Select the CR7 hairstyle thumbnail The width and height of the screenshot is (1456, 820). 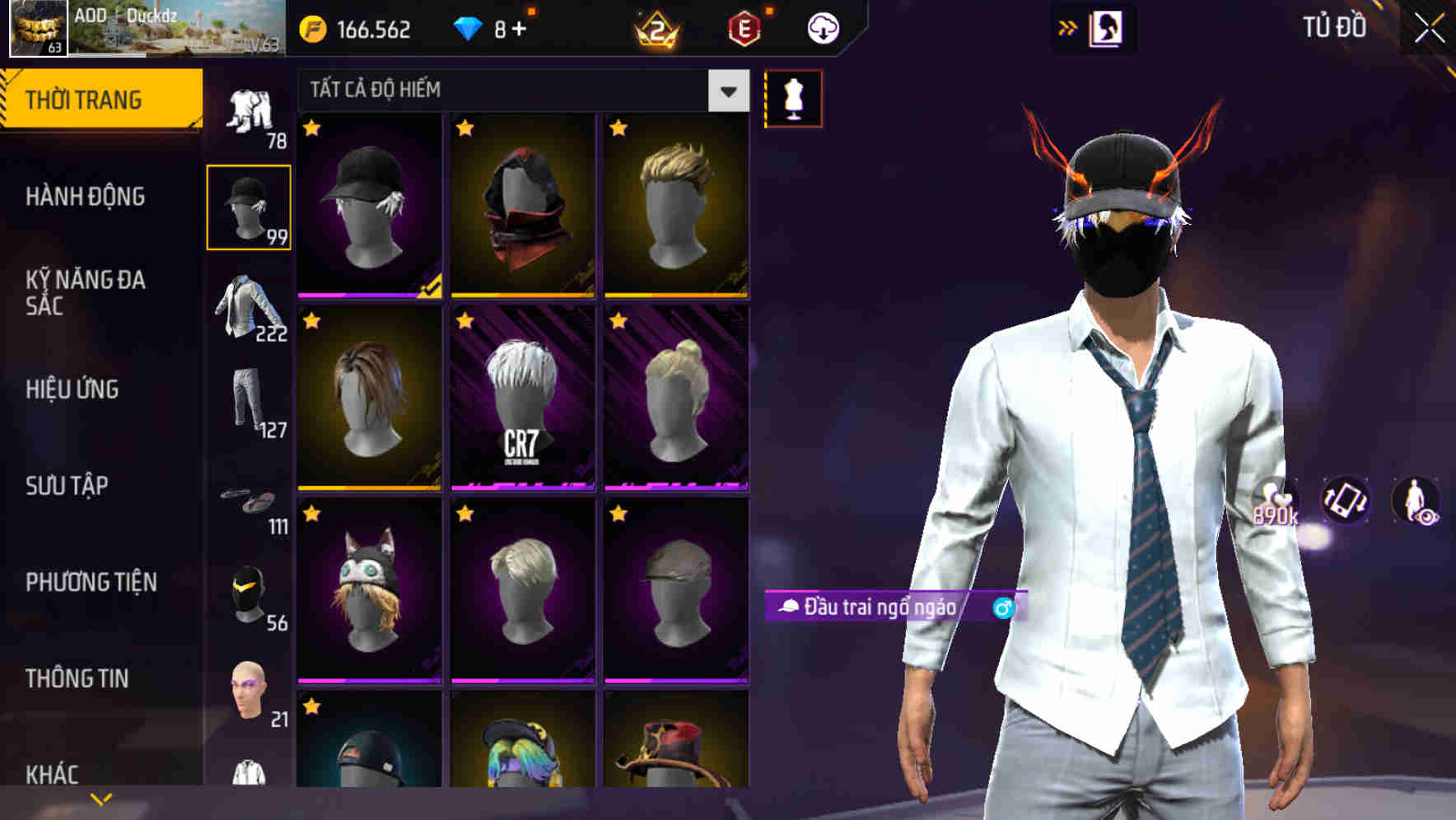click(523, 401)
